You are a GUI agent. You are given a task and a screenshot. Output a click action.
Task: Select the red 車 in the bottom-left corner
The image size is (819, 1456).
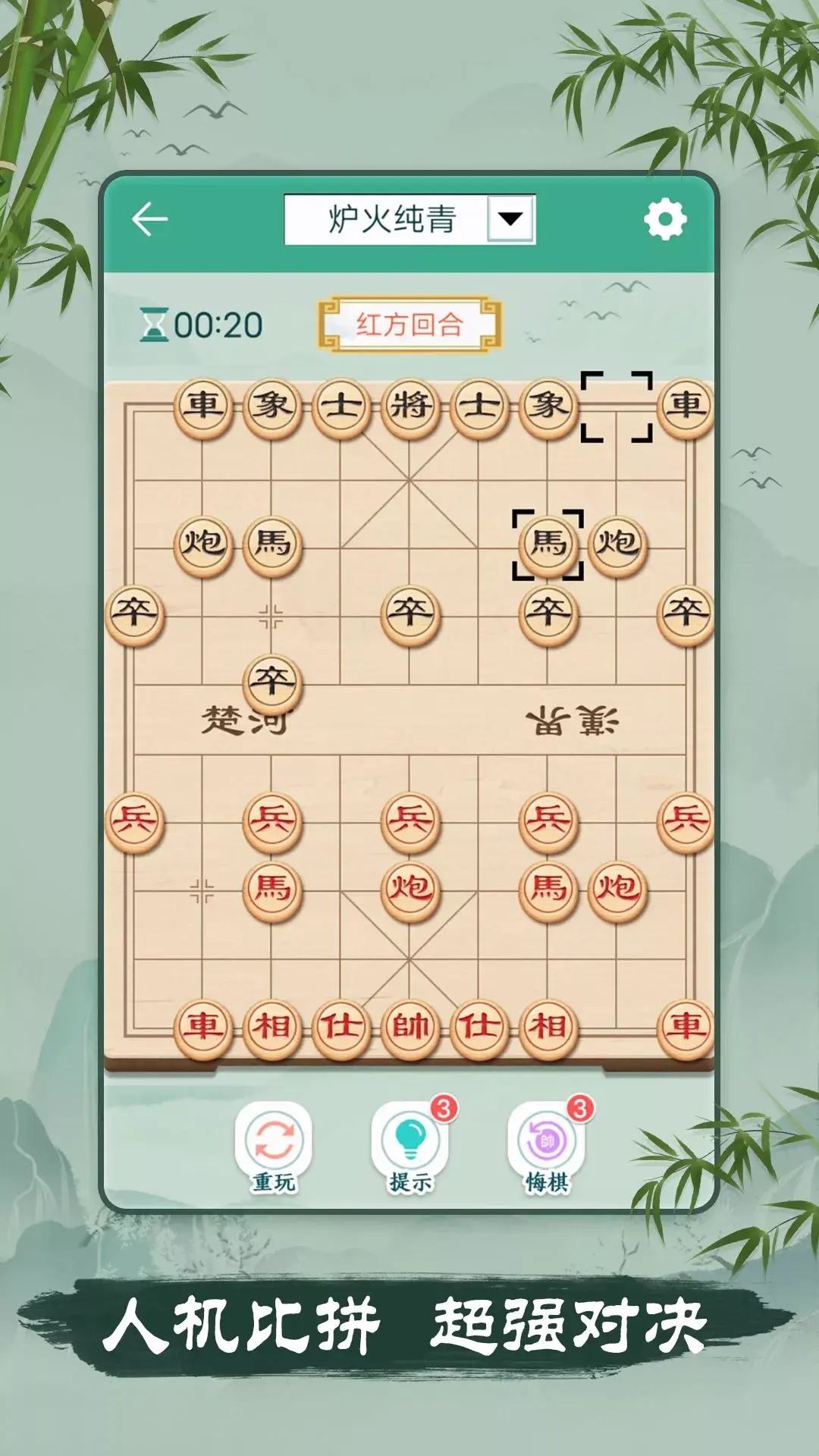(x=203, y=1027)
